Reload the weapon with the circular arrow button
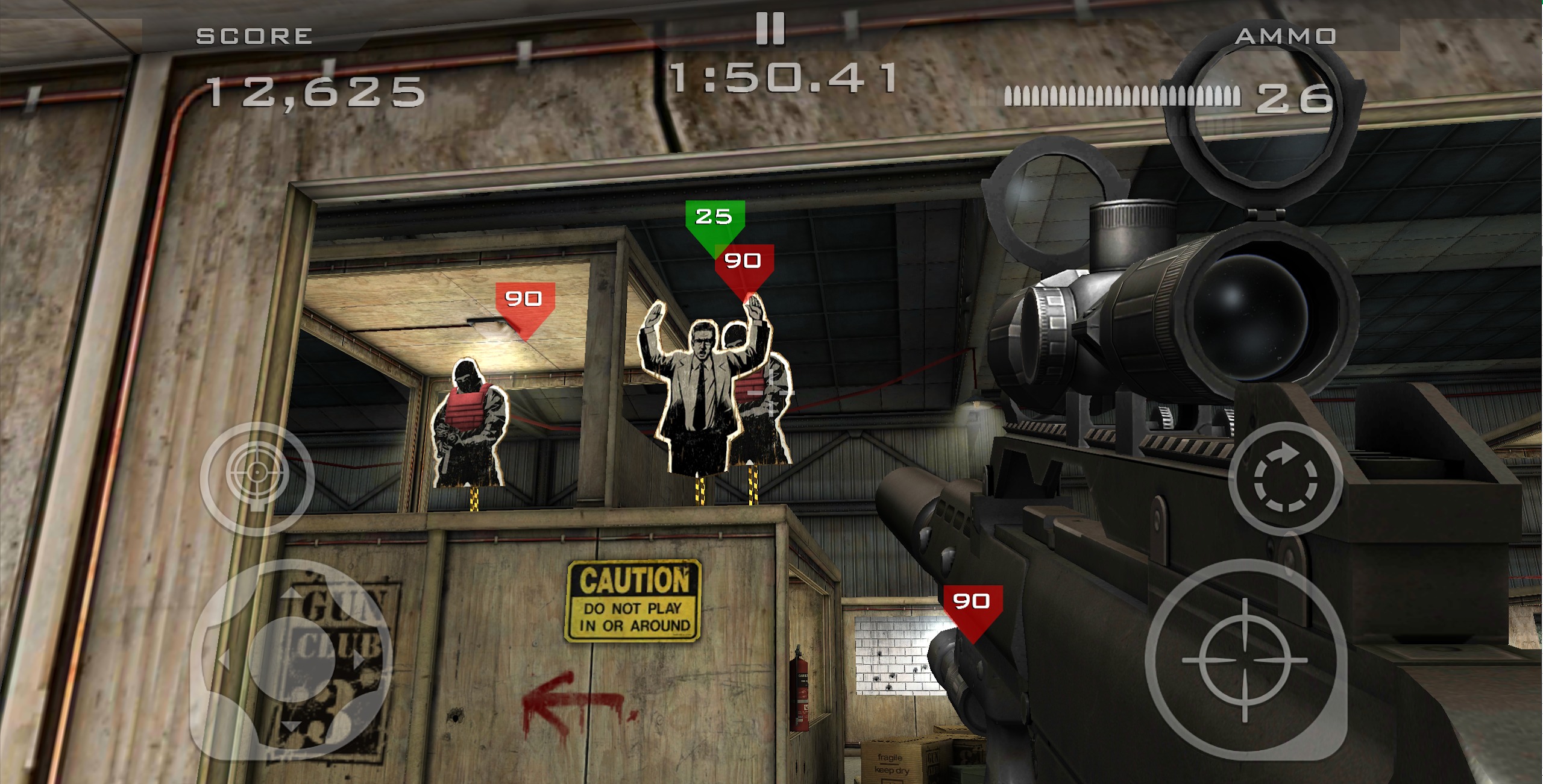 (1285, 479)
